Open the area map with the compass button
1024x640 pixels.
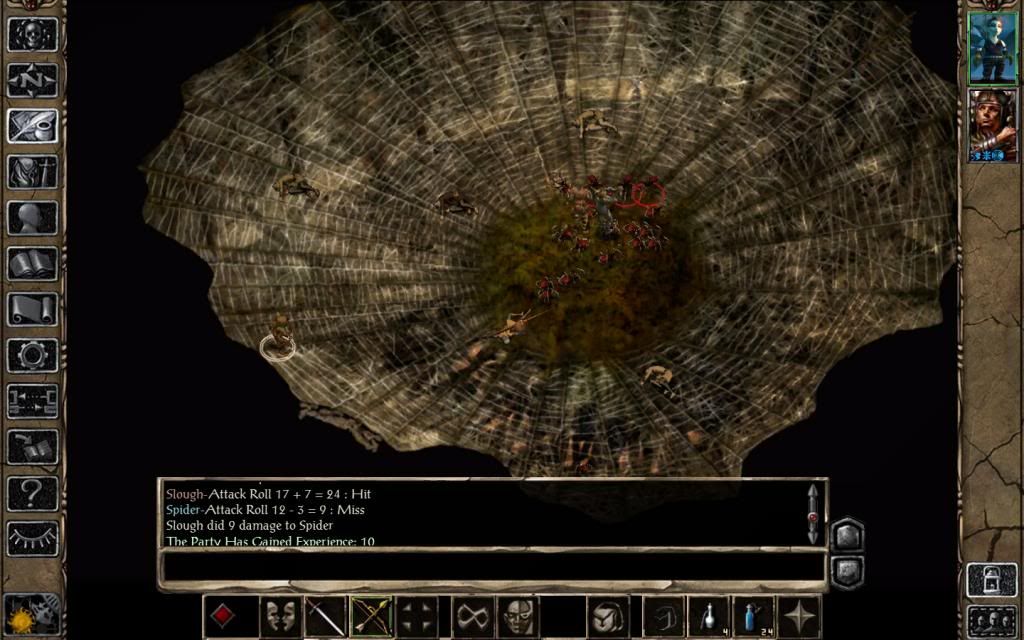coord(32,80)
